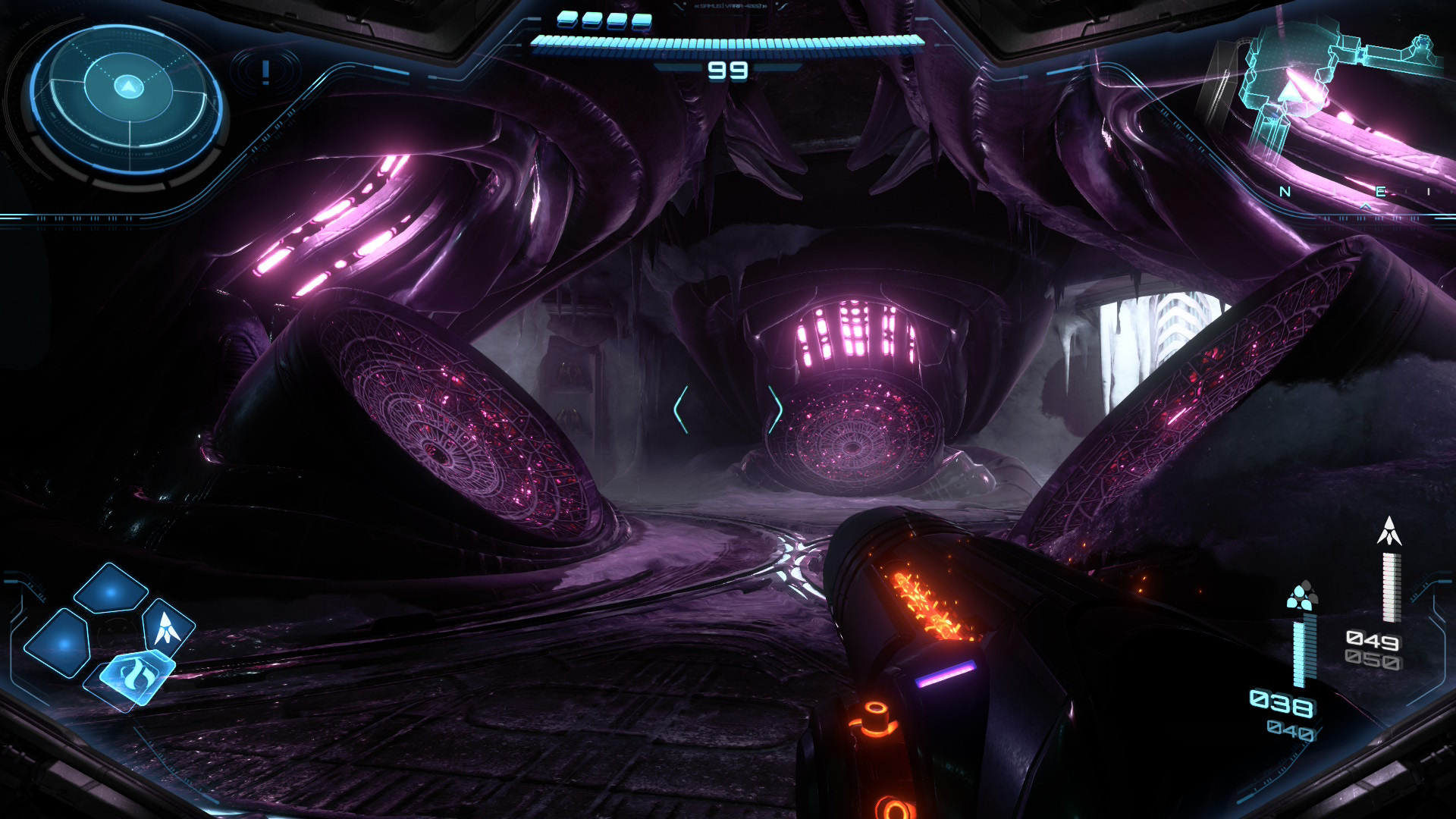Select the exclamation mark alert indicator
This screenshot has height=819, width=1456.
point(265,73)
